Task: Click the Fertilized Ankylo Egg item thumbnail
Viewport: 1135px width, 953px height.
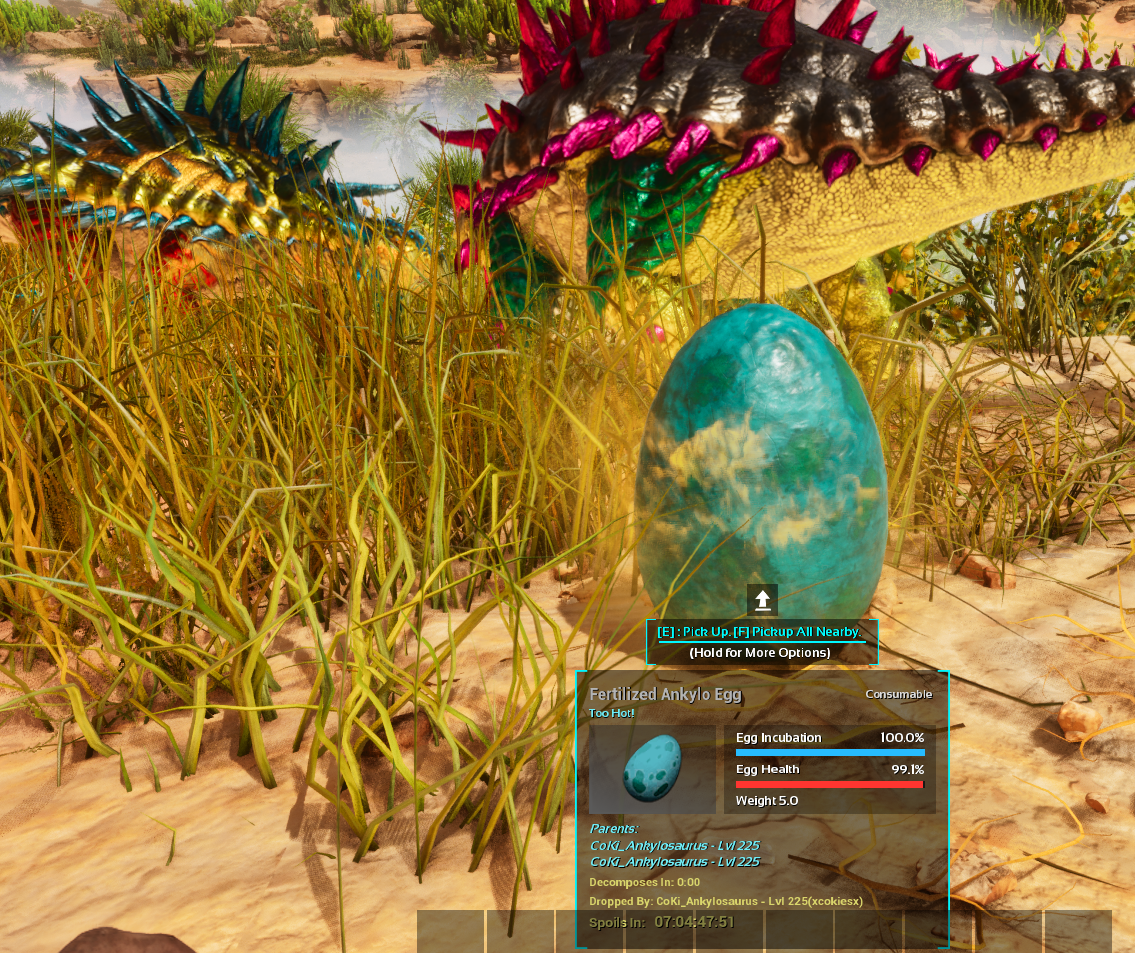Action: (x=652, y=770)
